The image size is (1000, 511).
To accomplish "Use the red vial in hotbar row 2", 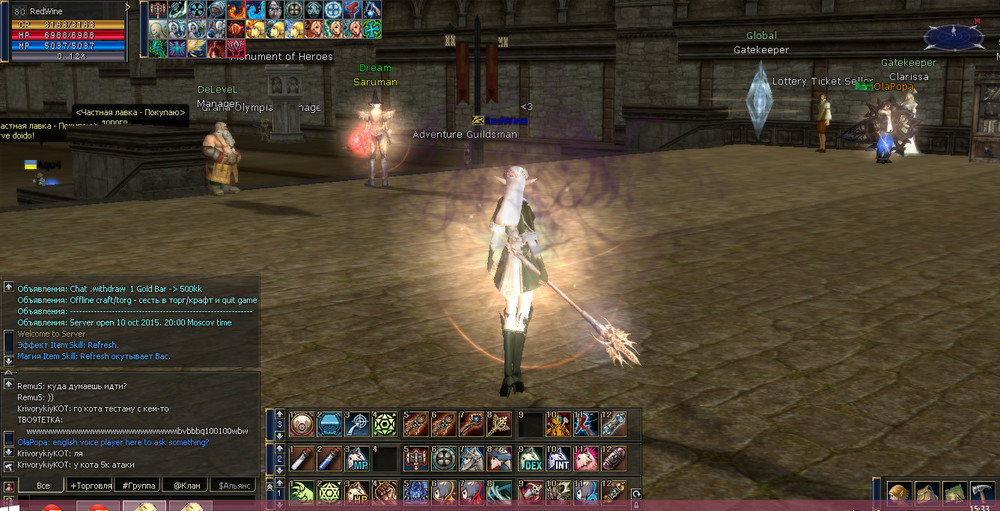I will click(301, 459).
